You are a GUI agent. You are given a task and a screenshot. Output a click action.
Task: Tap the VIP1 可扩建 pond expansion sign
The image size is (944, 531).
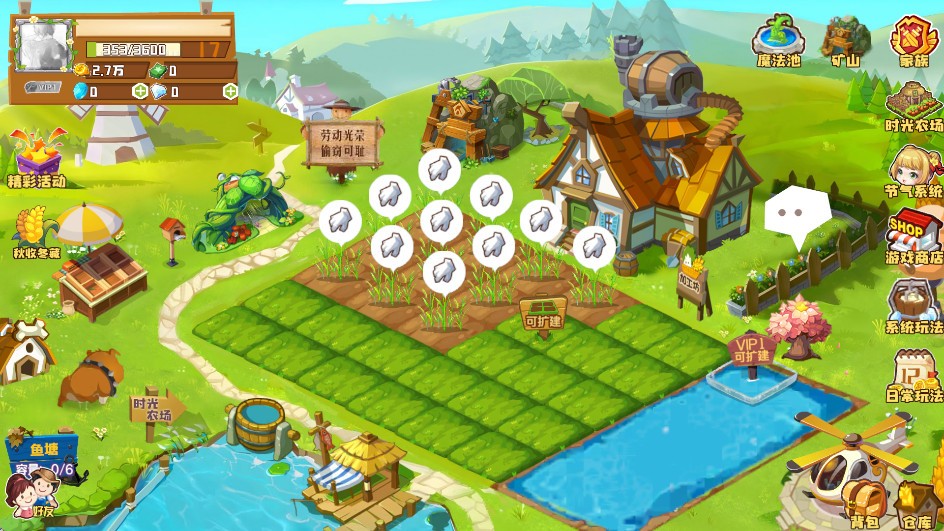pyautogui.click(x=752, y=351)
